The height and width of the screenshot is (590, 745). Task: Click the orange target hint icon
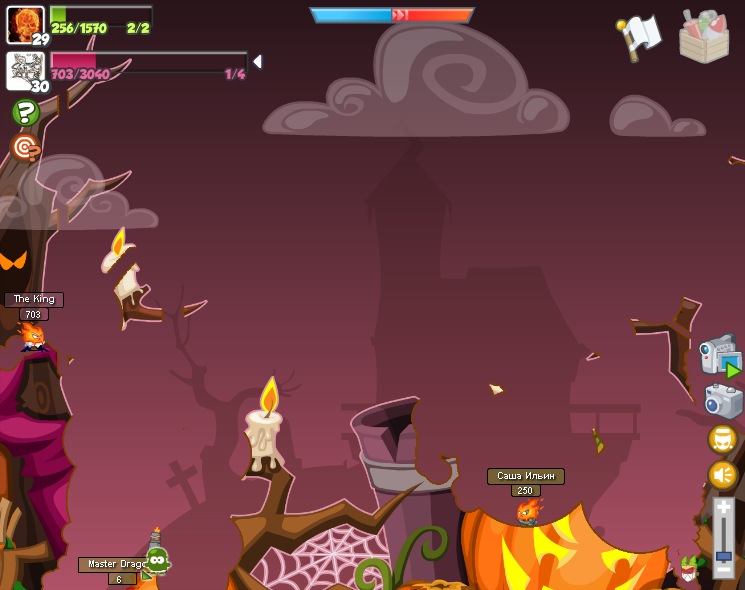26,148
